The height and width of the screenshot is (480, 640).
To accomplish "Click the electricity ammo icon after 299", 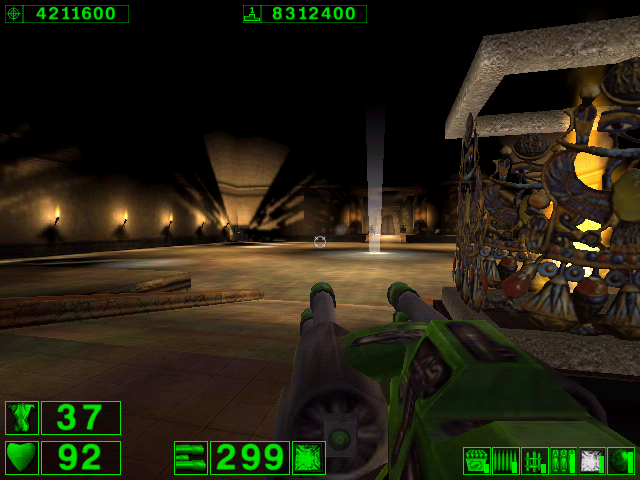I will click(x=308, y=458).
